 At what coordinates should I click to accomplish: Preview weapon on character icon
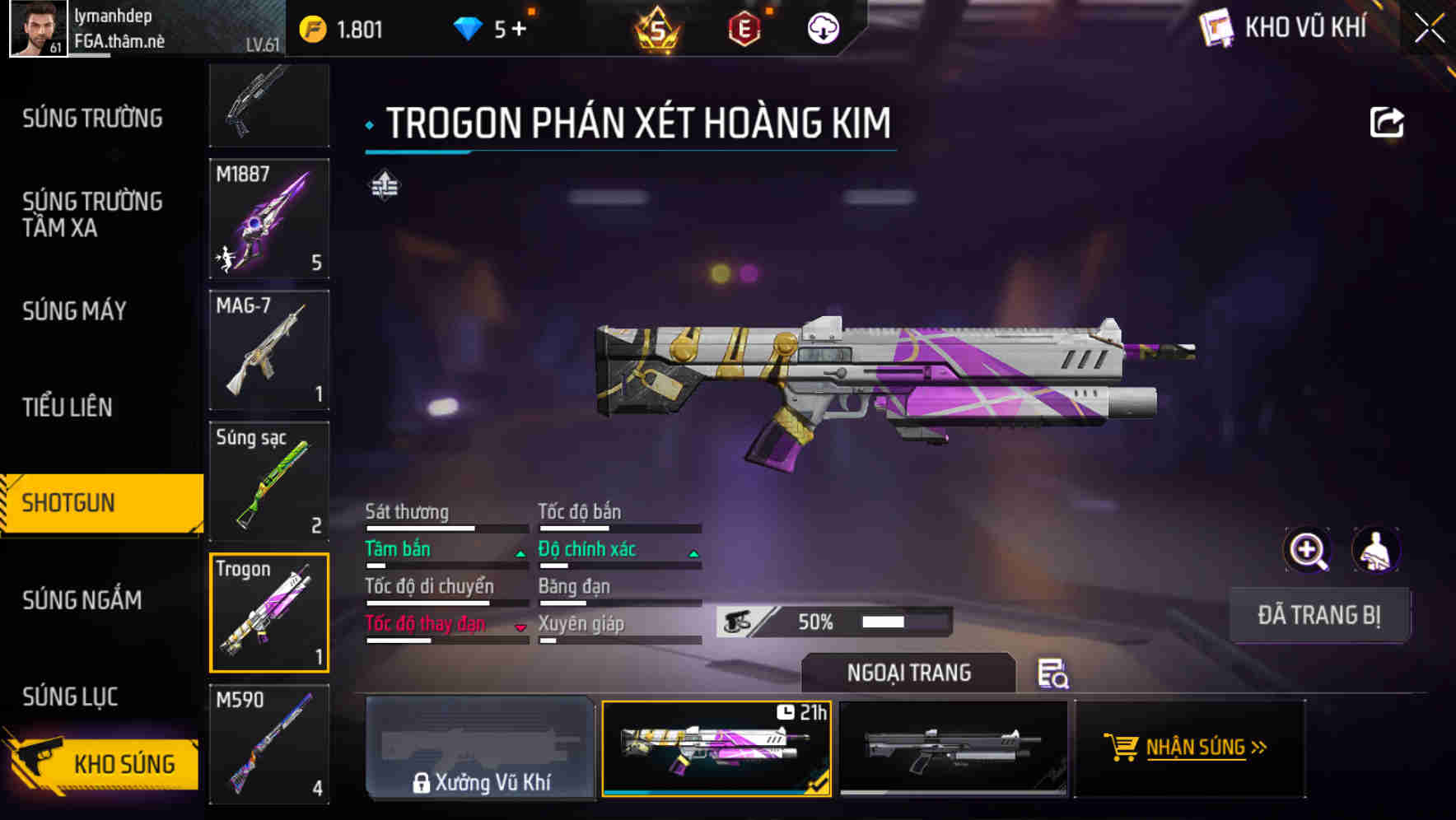tap(1375, 550)
